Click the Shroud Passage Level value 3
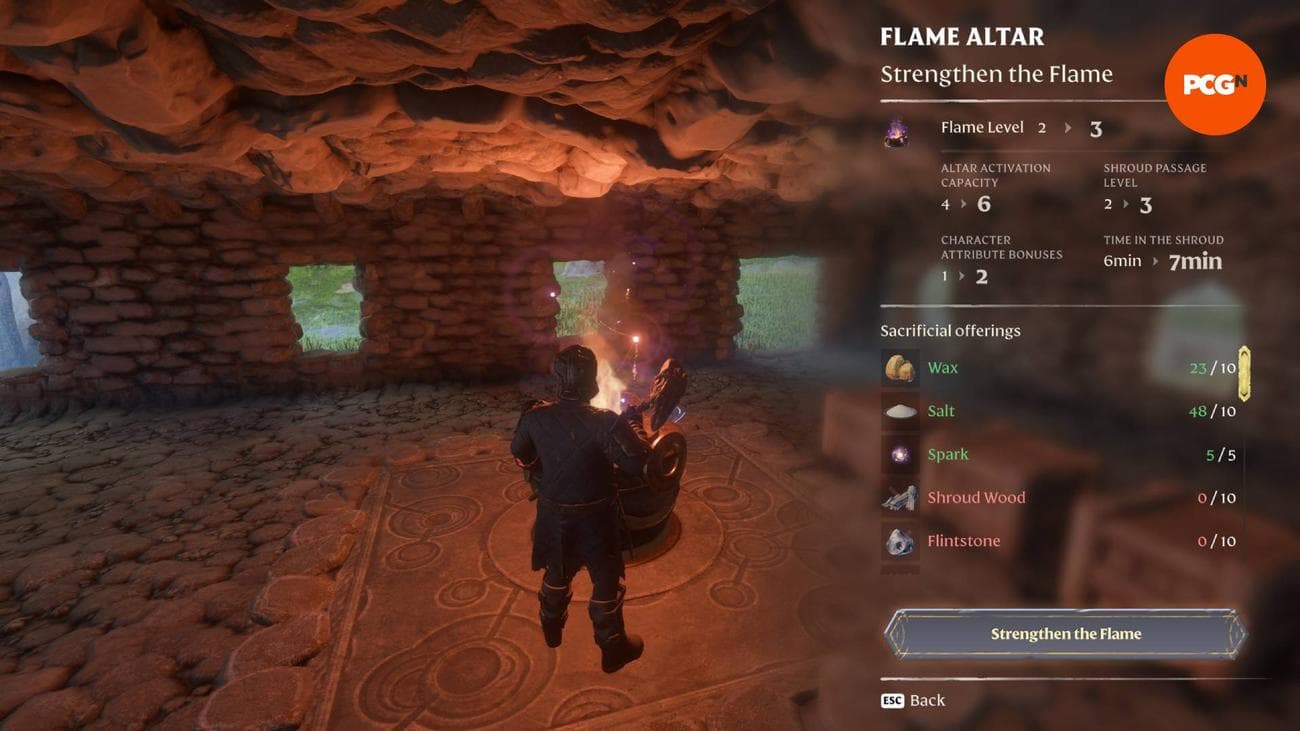1300x731 pixels. (1146, 205)
